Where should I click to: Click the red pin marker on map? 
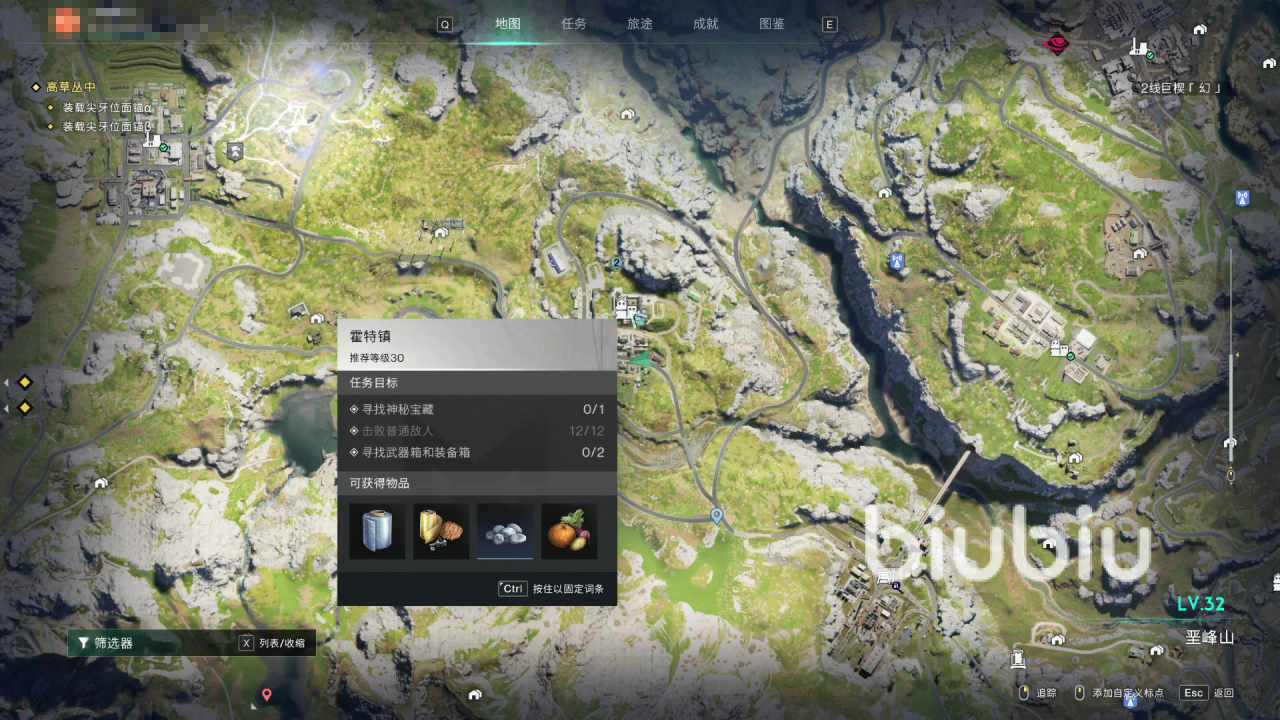coord(267,694)
